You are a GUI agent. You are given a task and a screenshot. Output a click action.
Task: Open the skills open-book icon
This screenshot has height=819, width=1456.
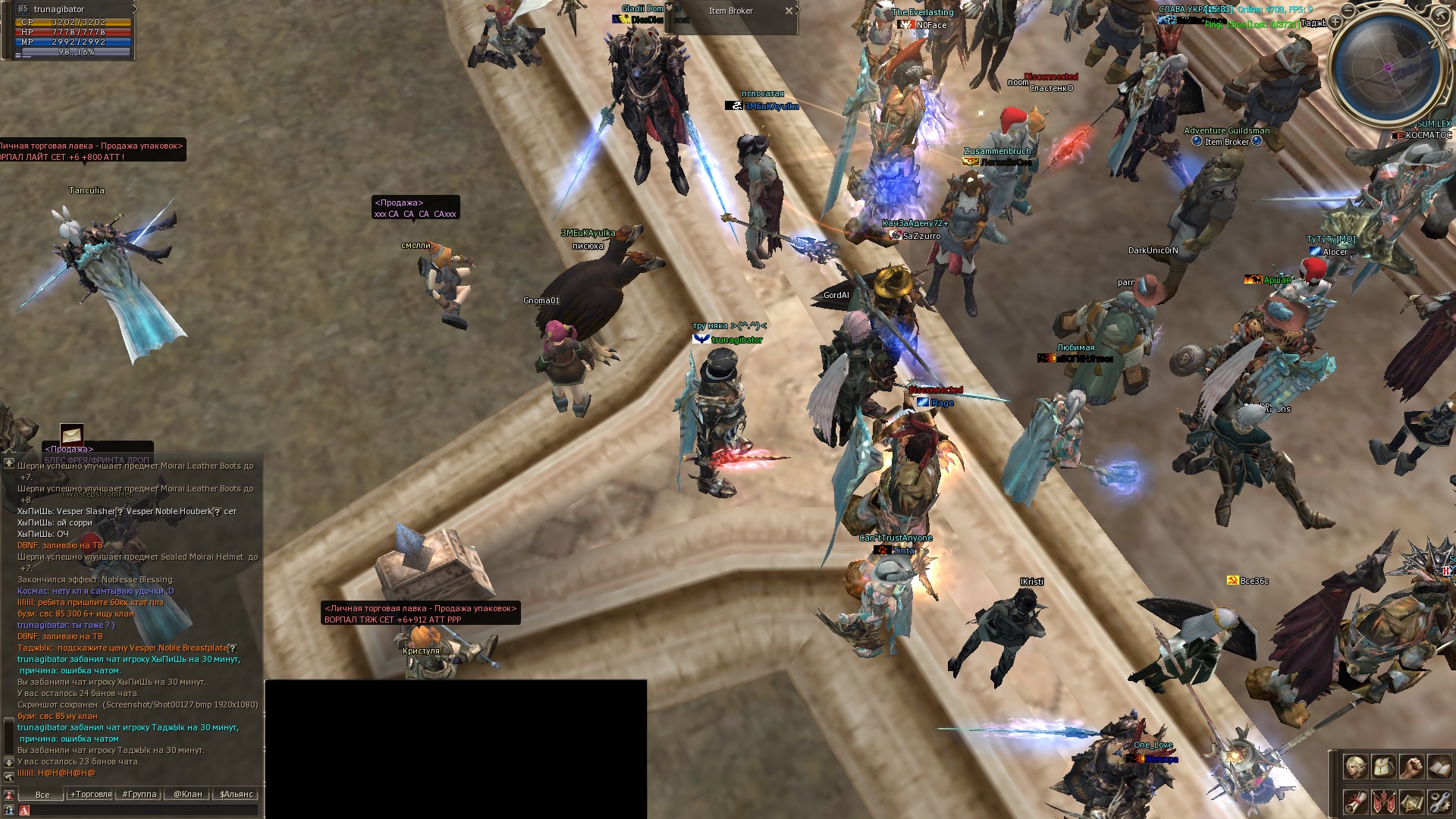1439,767
